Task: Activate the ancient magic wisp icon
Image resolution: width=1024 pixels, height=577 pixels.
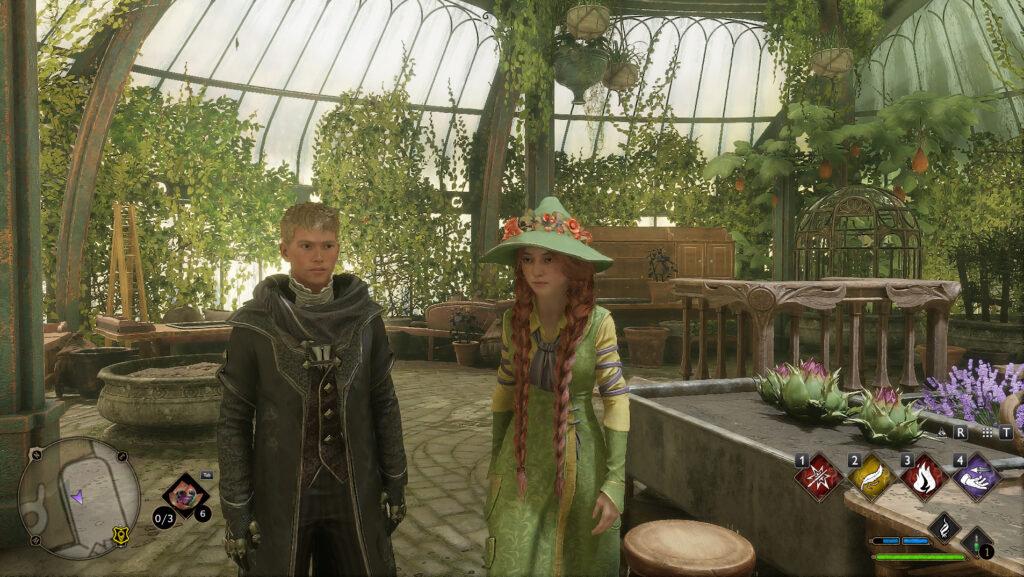Action: click(x=944, y=528)
